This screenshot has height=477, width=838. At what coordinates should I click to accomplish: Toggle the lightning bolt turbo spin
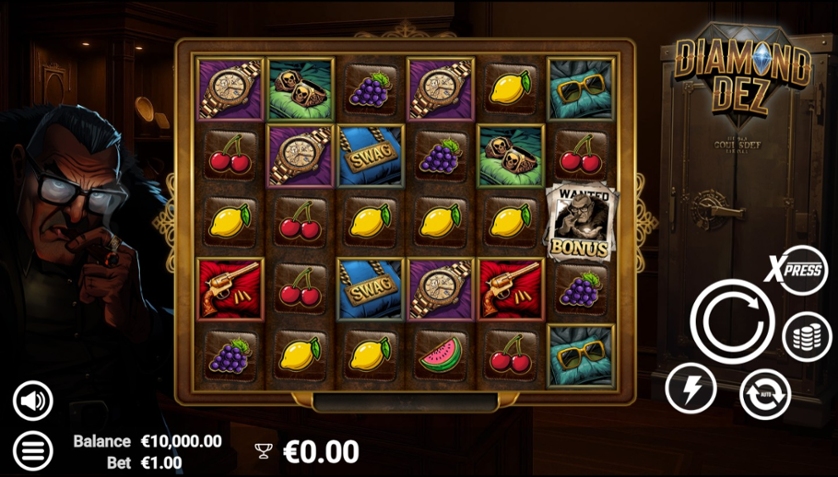(x=691, y=387)
